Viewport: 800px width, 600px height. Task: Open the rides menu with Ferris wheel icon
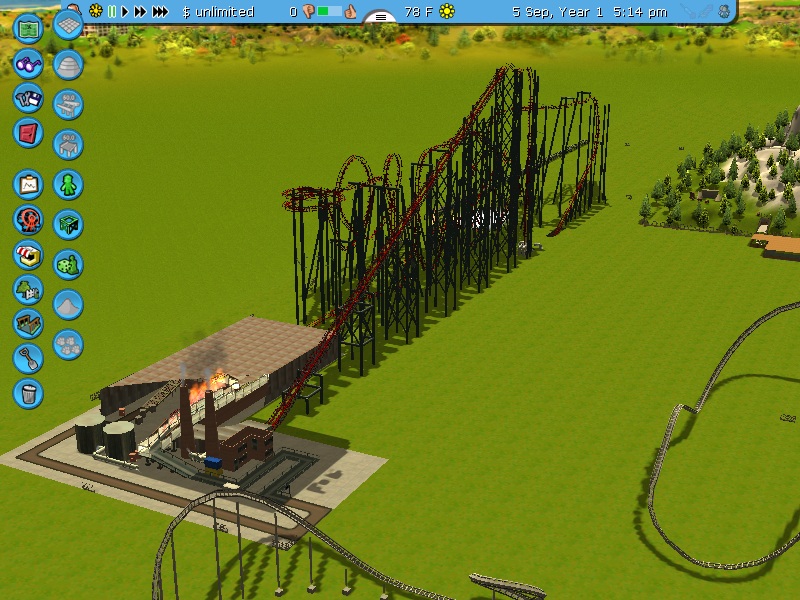[x=28, y=218]
